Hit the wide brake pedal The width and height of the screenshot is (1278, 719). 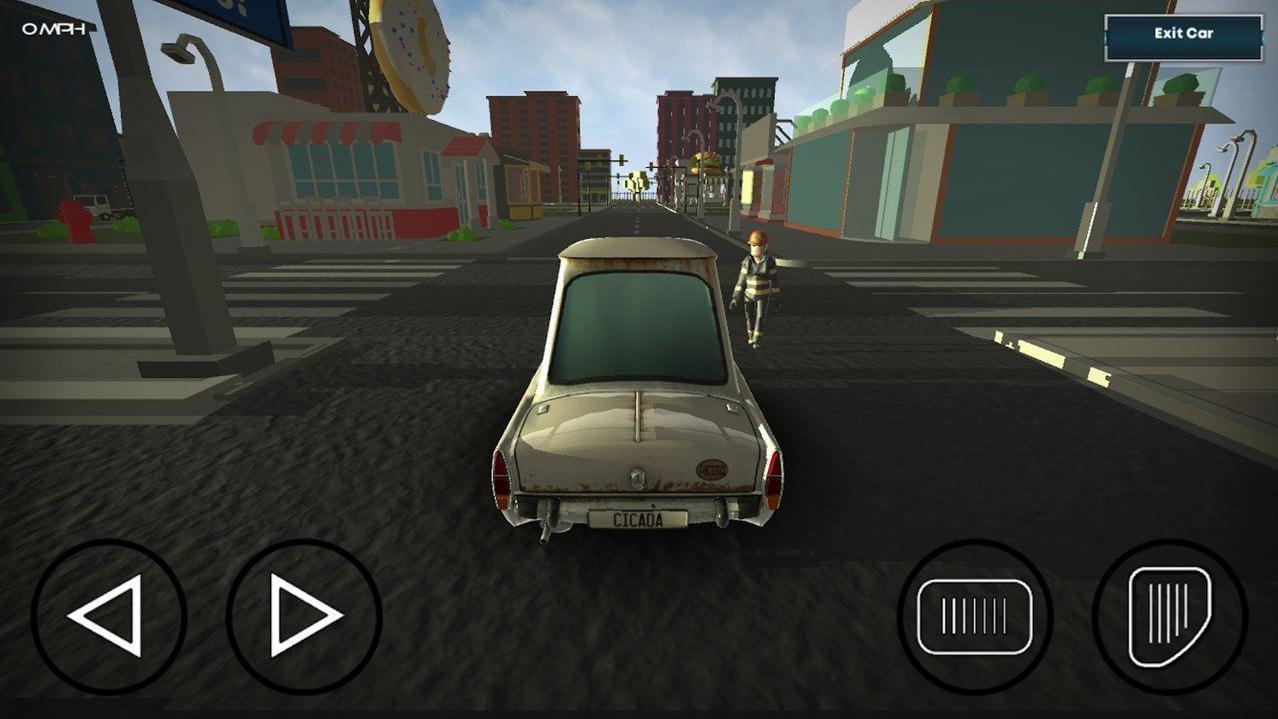click(x=974, y=616)
